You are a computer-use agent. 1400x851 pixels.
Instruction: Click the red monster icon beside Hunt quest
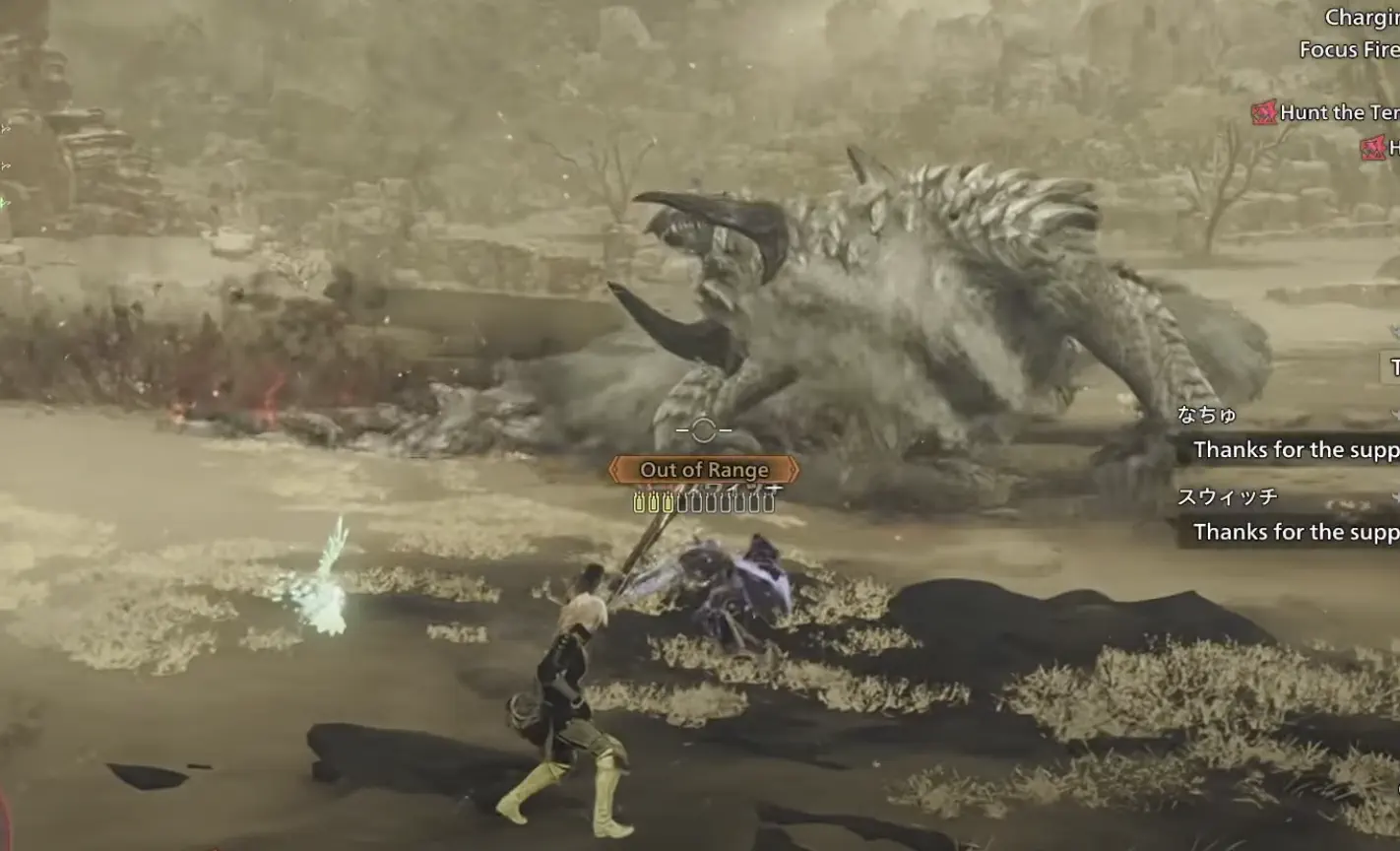[1263, 112]
